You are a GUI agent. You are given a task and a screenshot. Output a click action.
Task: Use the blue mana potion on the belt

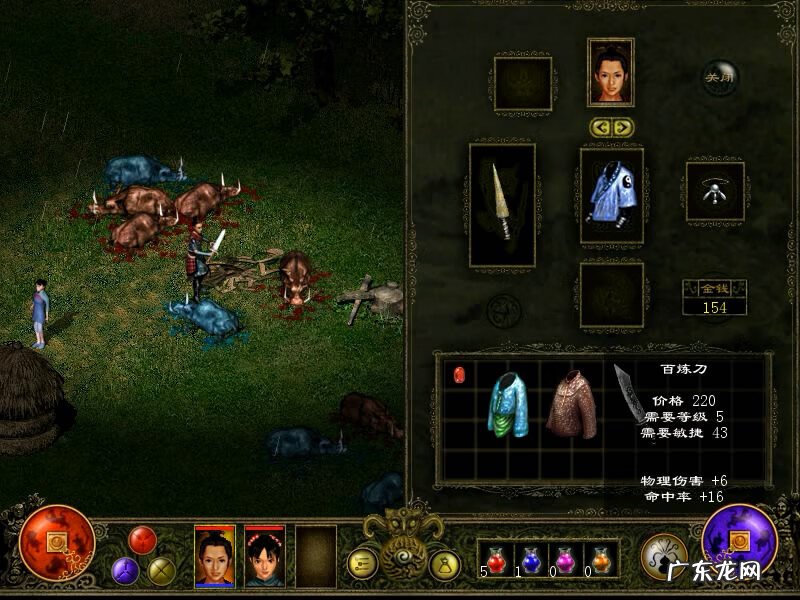531,562
